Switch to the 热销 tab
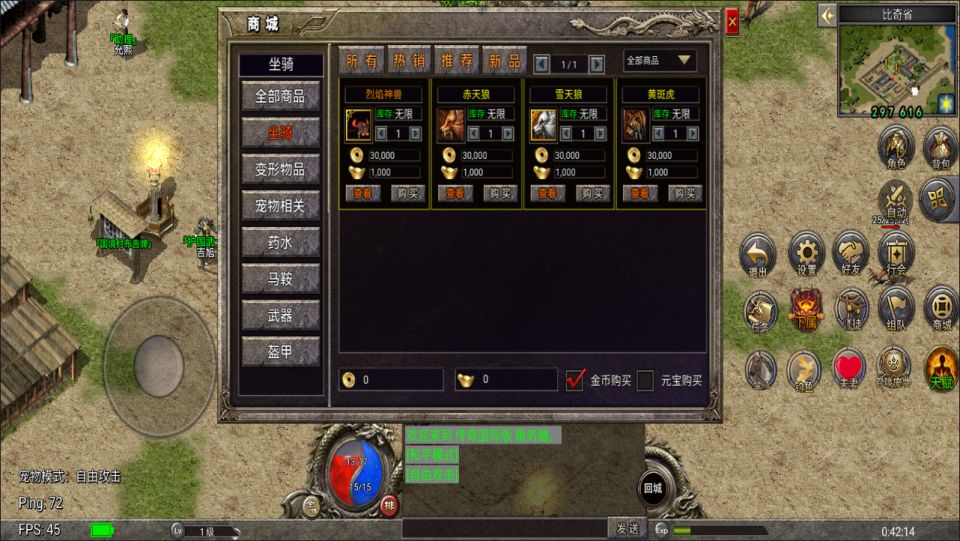This screenshot has height=541, width=960. (408, 61)
